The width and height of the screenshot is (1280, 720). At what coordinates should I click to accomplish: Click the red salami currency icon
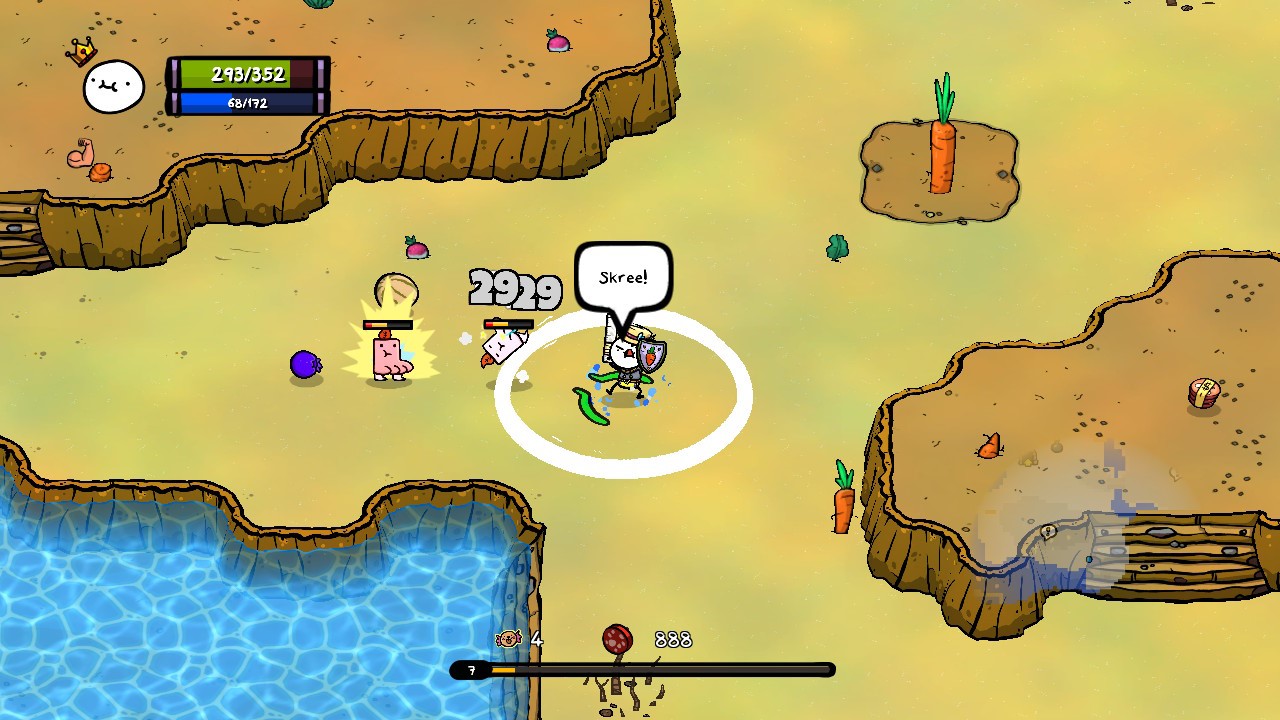tap(617, 640)
